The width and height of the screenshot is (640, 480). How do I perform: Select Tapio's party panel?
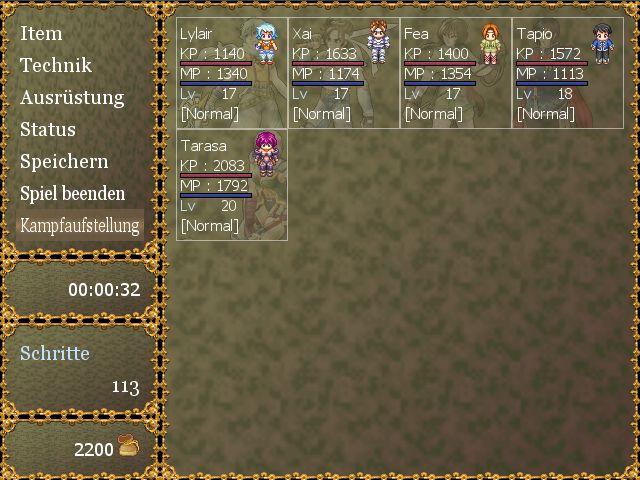click(x=568, y=72)
